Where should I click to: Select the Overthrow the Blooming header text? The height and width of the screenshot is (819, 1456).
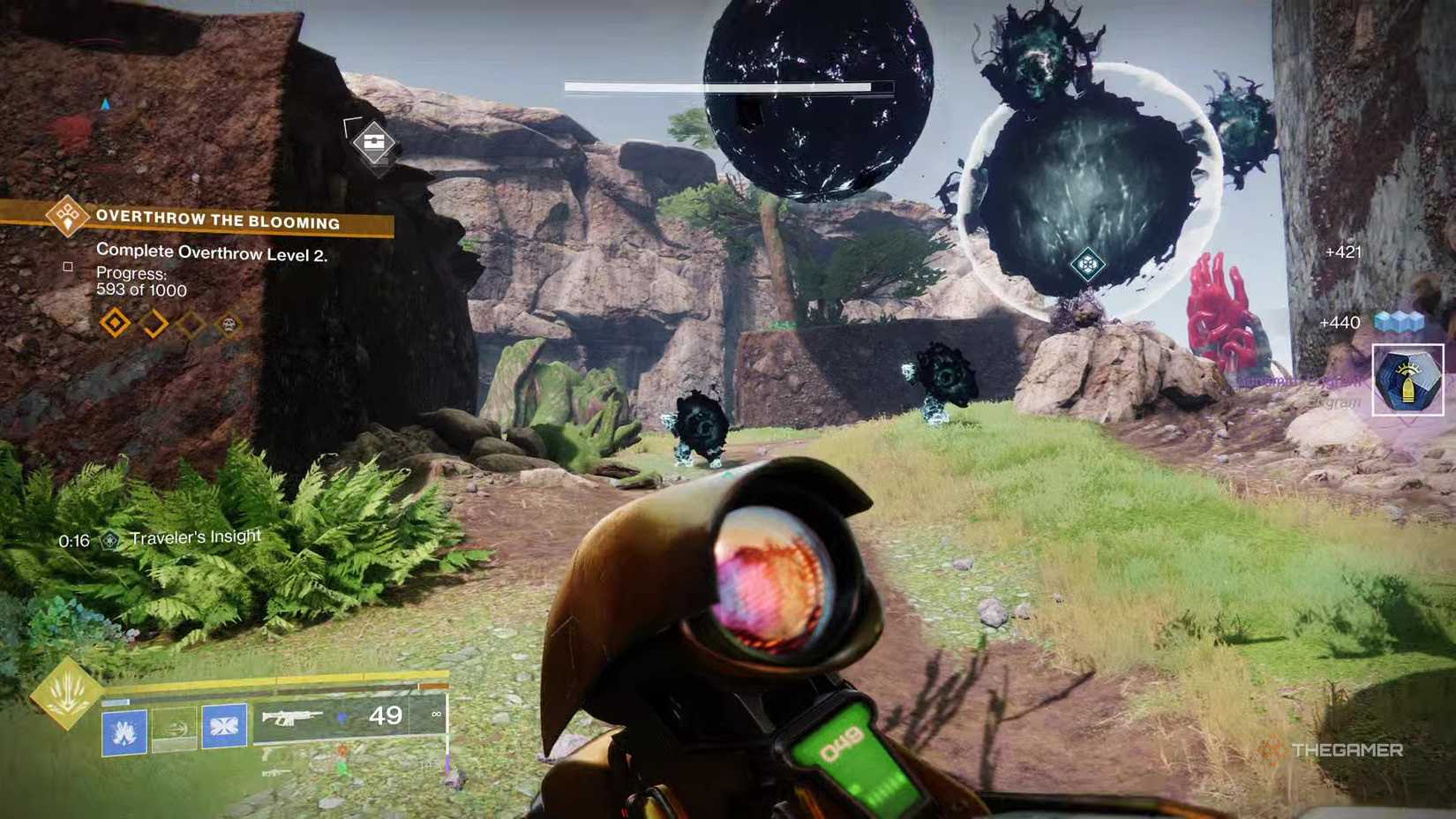point(218,222)
